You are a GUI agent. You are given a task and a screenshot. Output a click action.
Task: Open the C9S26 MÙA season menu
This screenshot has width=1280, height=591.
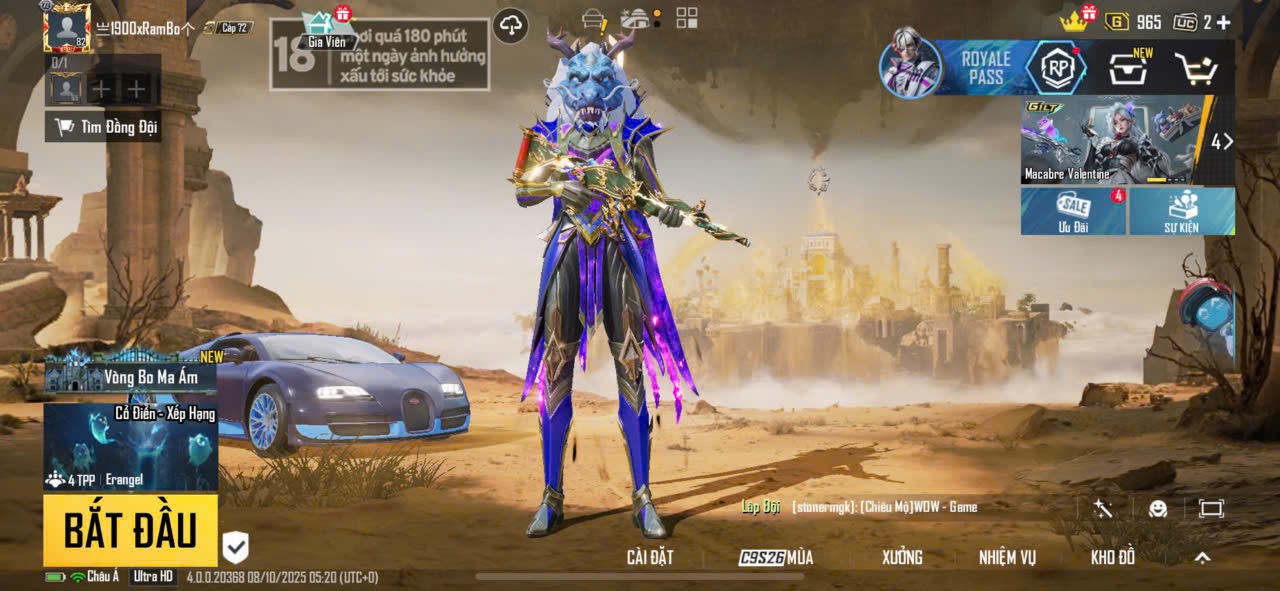tap(776, 558)
